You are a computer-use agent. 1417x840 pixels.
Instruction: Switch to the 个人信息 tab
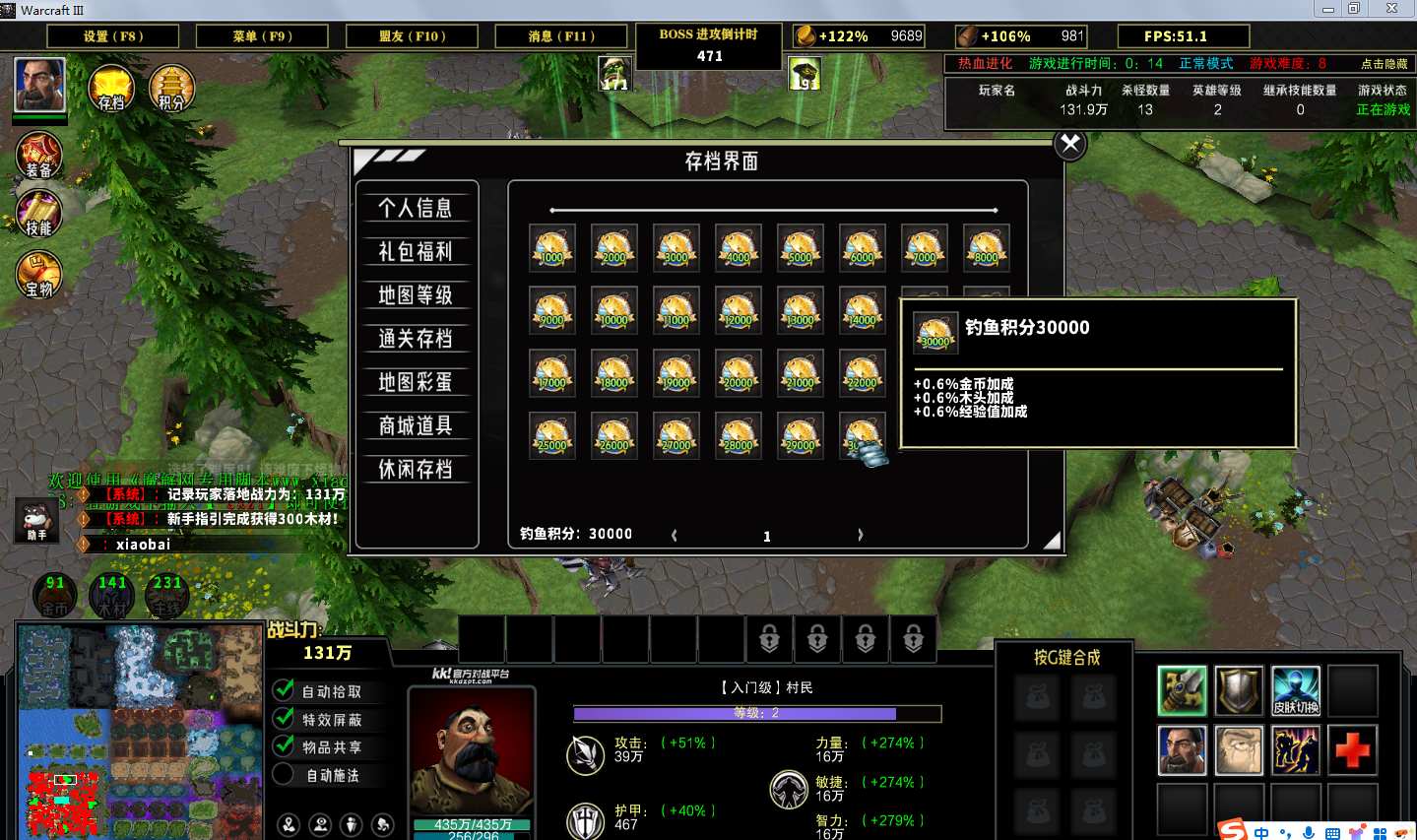click(416, 208)
